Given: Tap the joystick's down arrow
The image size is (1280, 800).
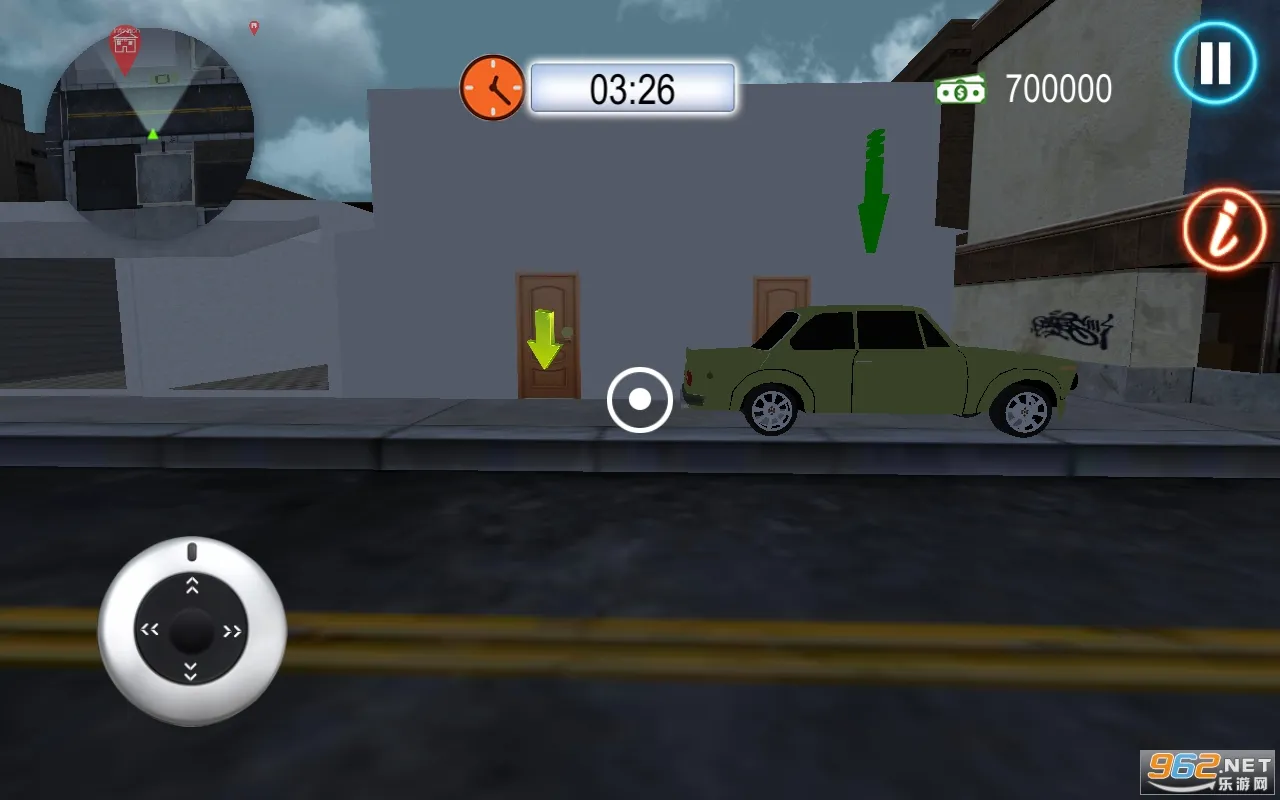Looking at the screenshot, I should coord(191,672).
